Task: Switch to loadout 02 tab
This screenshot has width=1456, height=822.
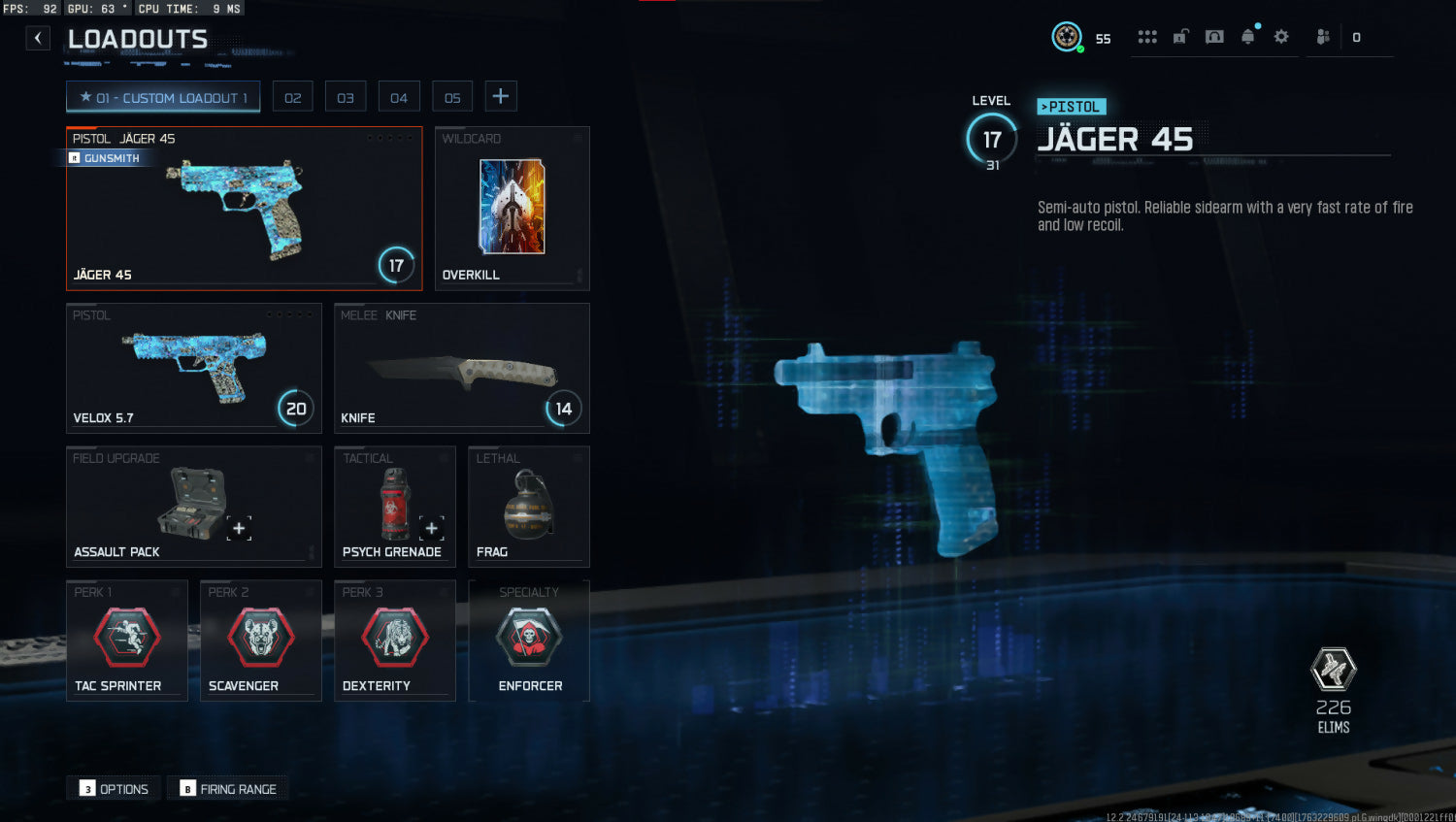Action: (x=292, y=97)
